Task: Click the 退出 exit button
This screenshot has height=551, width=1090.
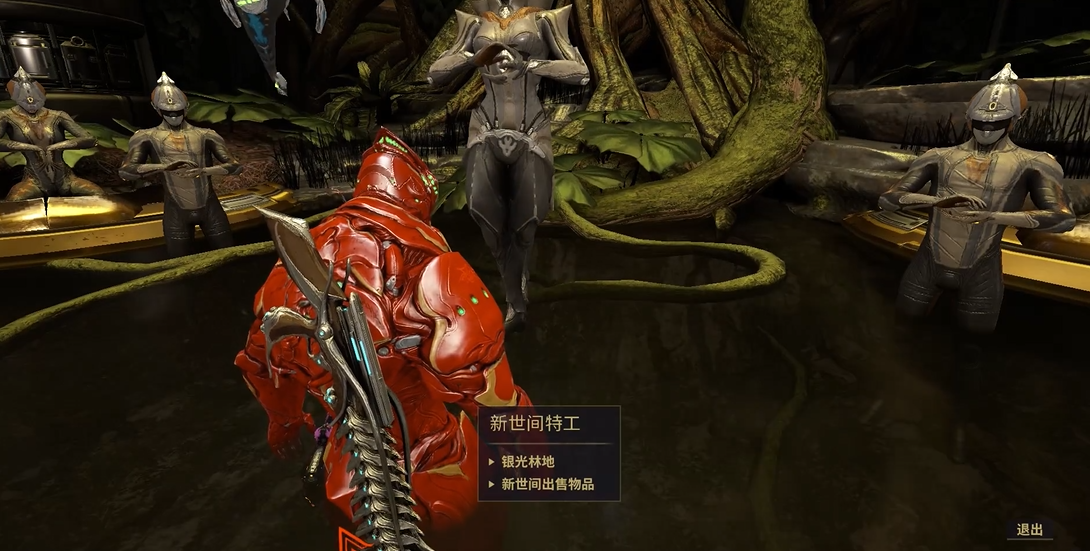Action: click(1029, 530)
